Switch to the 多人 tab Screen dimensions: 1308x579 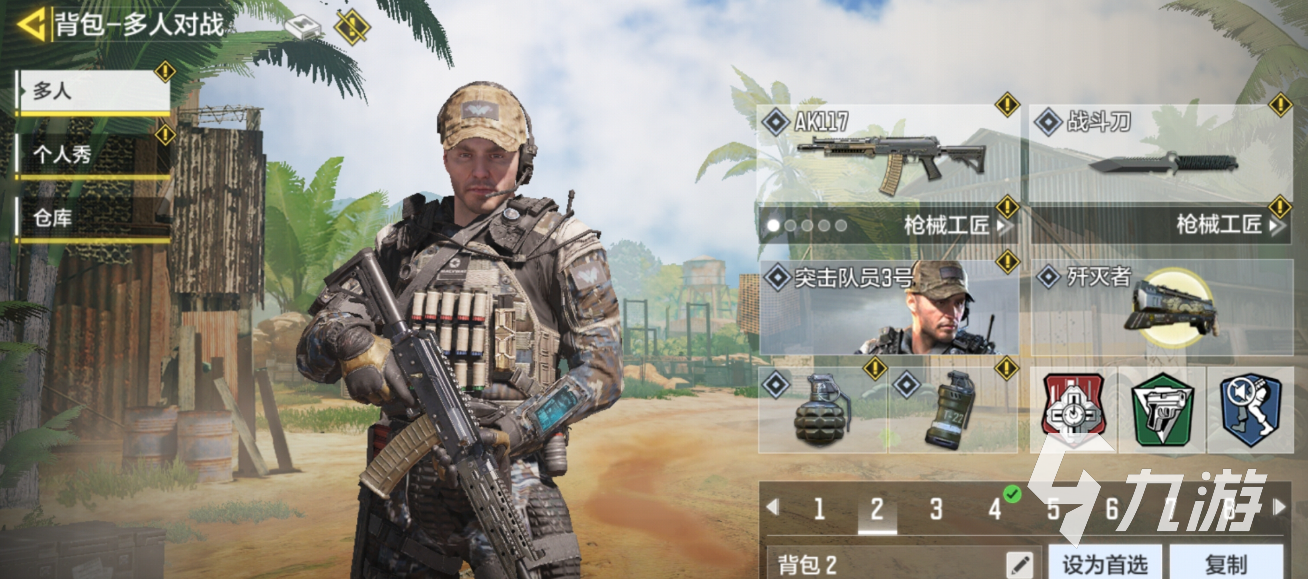coord(93,91)
